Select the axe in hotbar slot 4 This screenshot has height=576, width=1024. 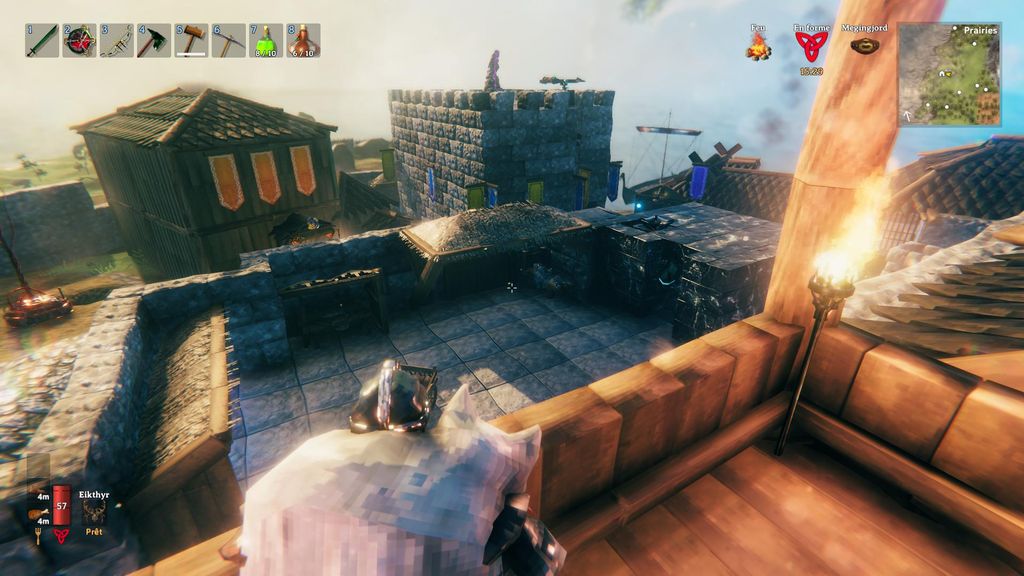click(x=153, y=40)
